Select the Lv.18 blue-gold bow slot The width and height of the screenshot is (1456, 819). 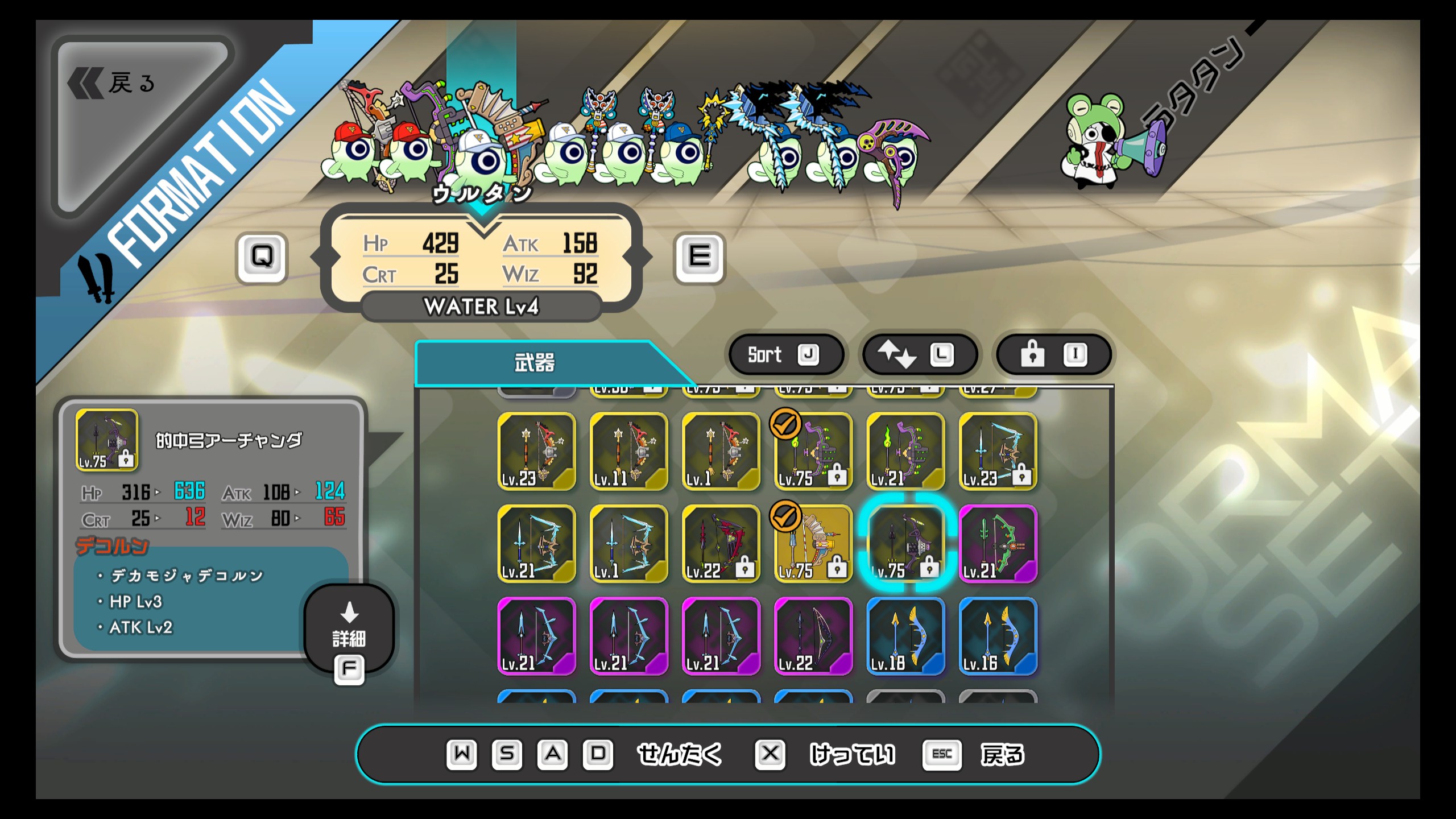[905, 636]
